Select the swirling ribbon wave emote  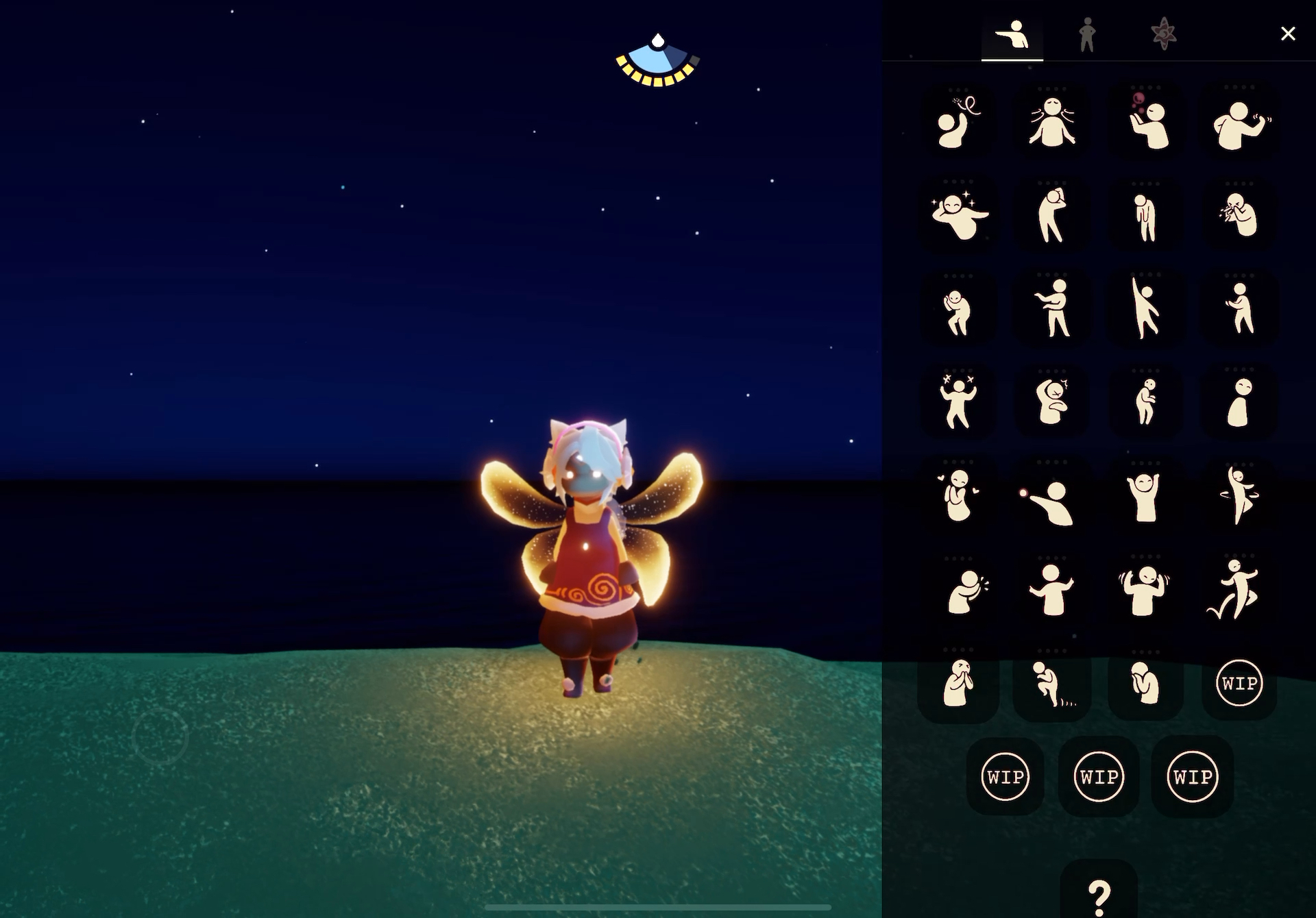click(x=958, y=122)
